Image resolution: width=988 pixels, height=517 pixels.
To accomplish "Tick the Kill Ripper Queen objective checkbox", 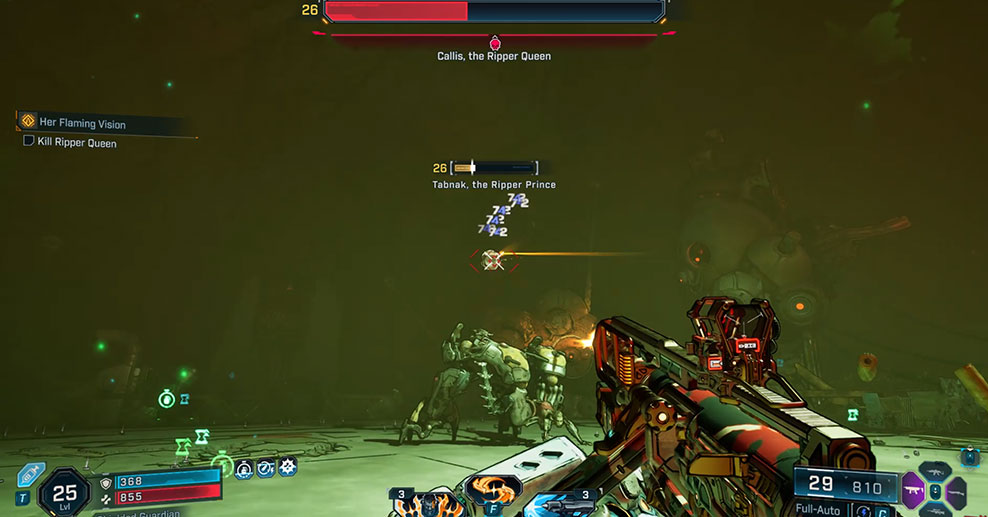I will pyautogui.click(x=29, y=142).
